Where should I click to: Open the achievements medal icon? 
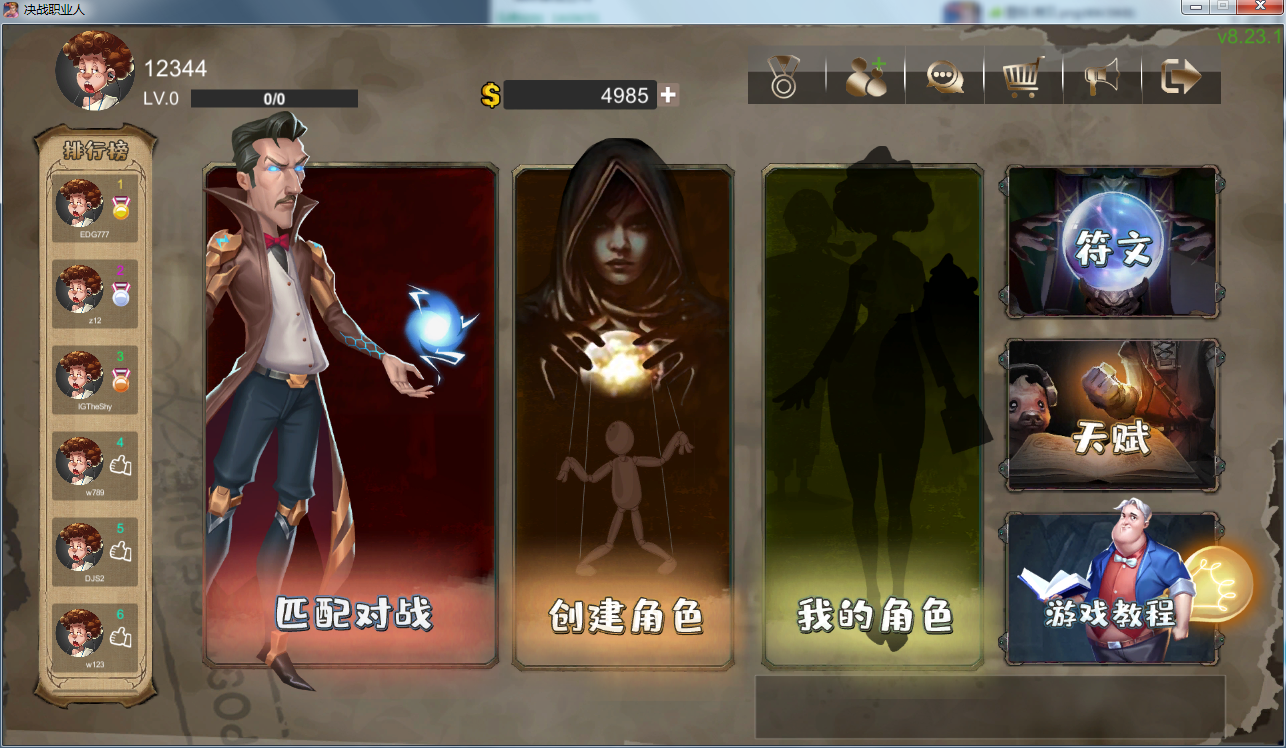786,78
